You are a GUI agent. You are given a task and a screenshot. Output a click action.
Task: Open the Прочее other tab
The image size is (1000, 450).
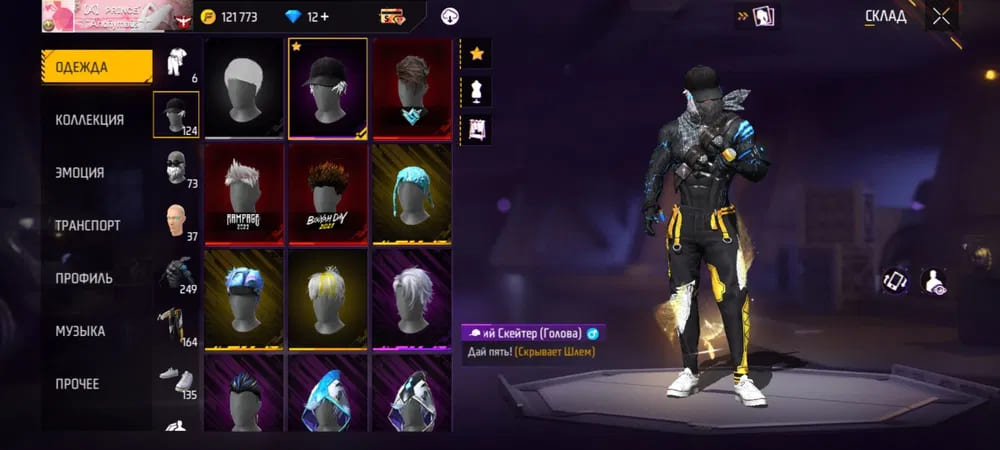(x=78, y=384)
